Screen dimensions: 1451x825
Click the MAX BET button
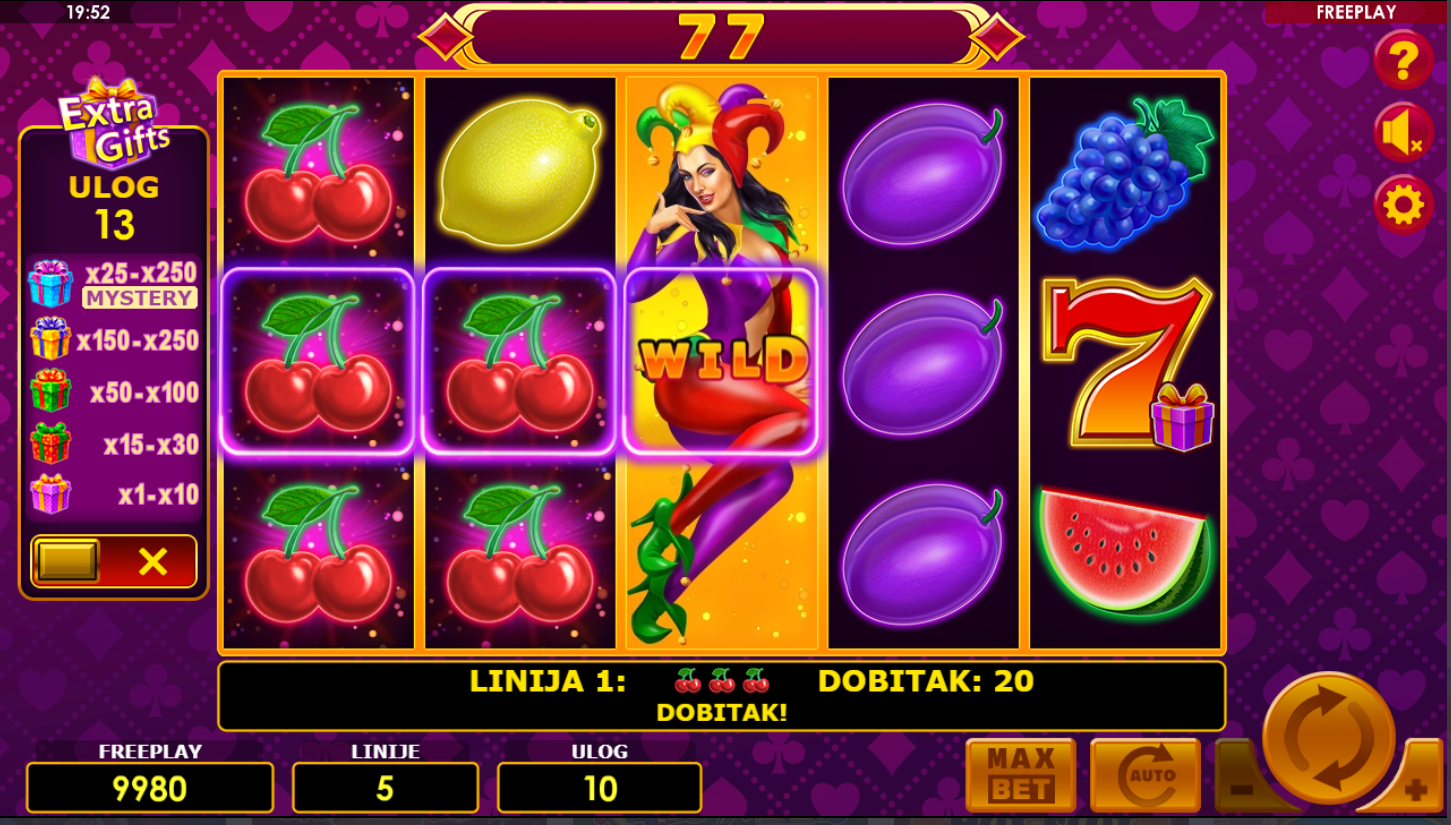coord(1020,775)
